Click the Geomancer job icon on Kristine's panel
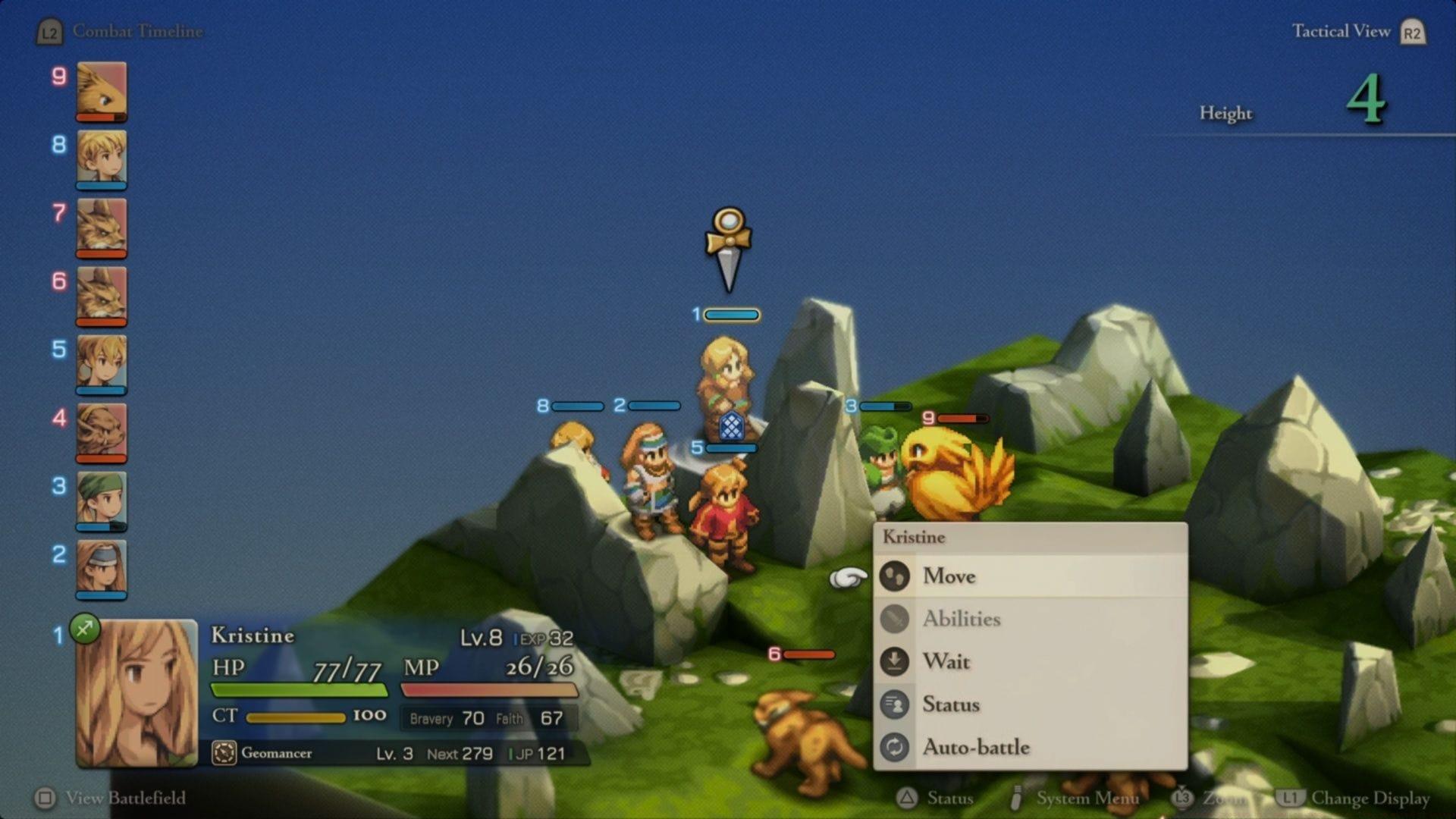Viewport: 1456px width, 819px height. 224,753
